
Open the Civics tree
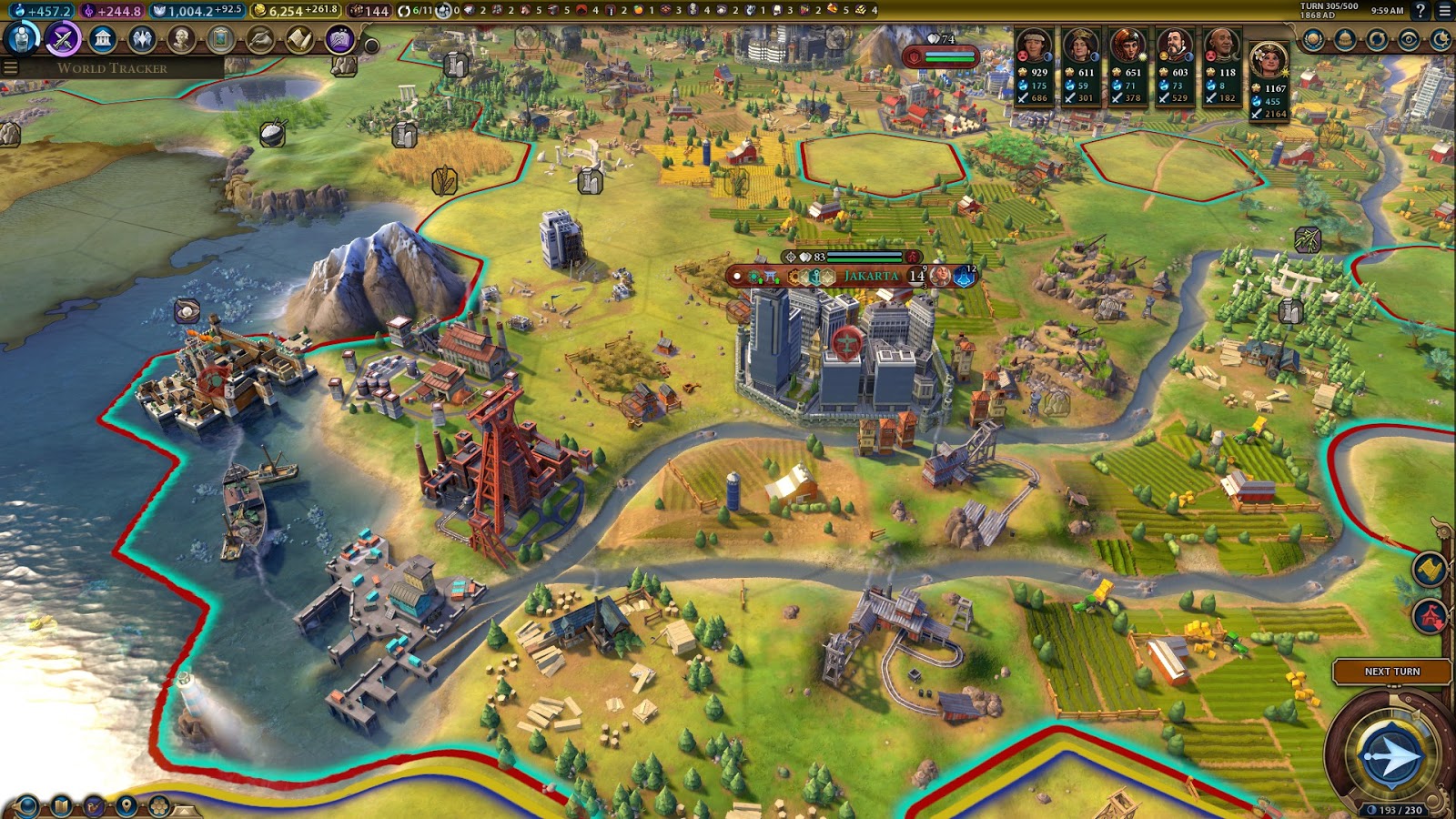[x=61, y=40]
